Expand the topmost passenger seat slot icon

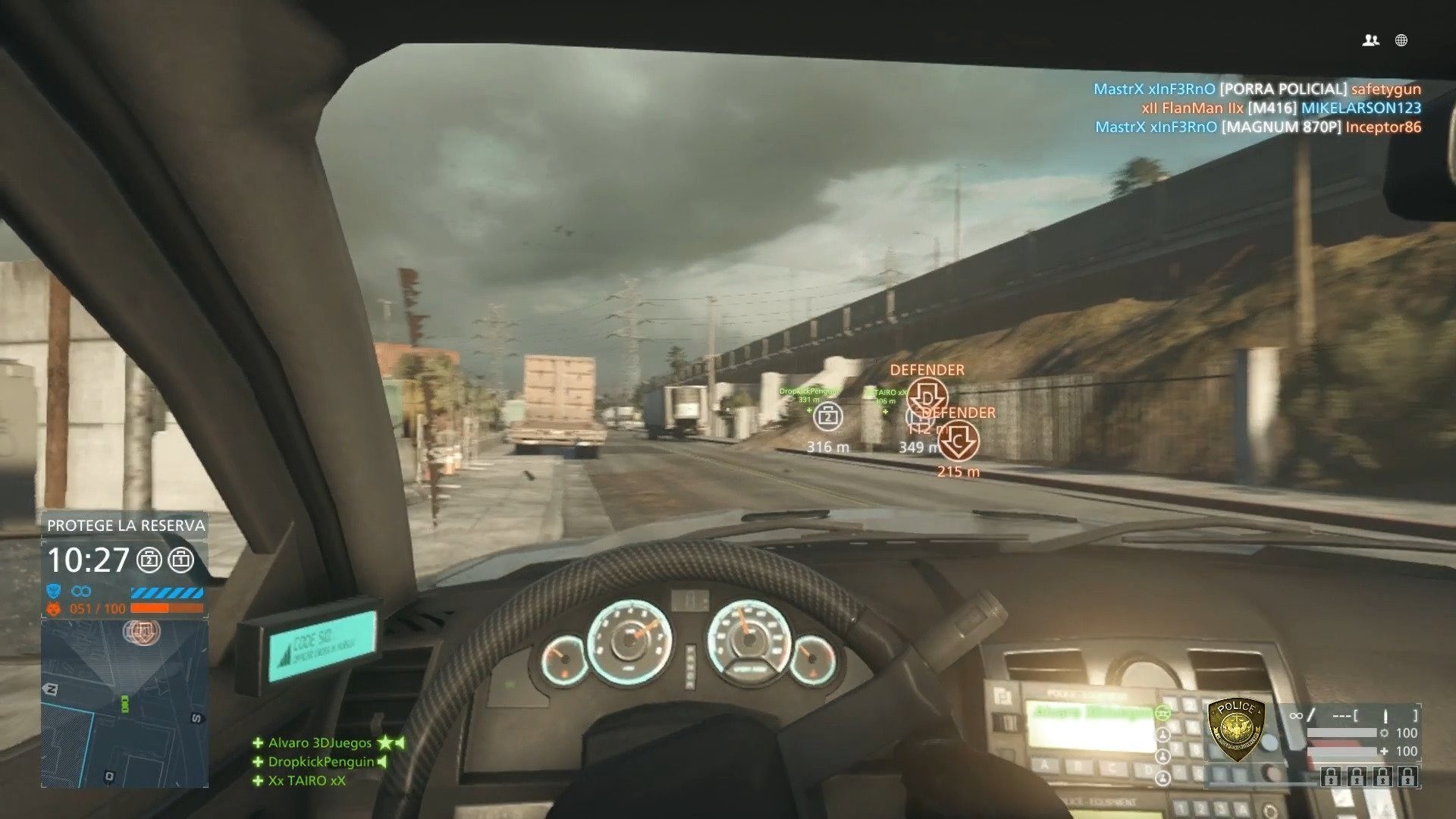click(x=1163, y=733)
